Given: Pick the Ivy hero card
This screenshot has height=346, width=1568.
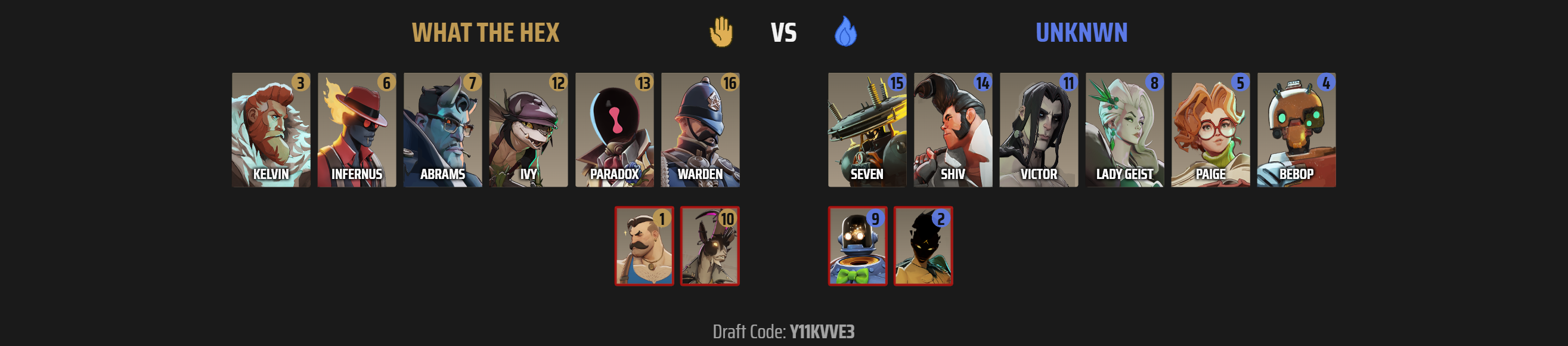Looking at the screenshot, I should click(528, 130).
